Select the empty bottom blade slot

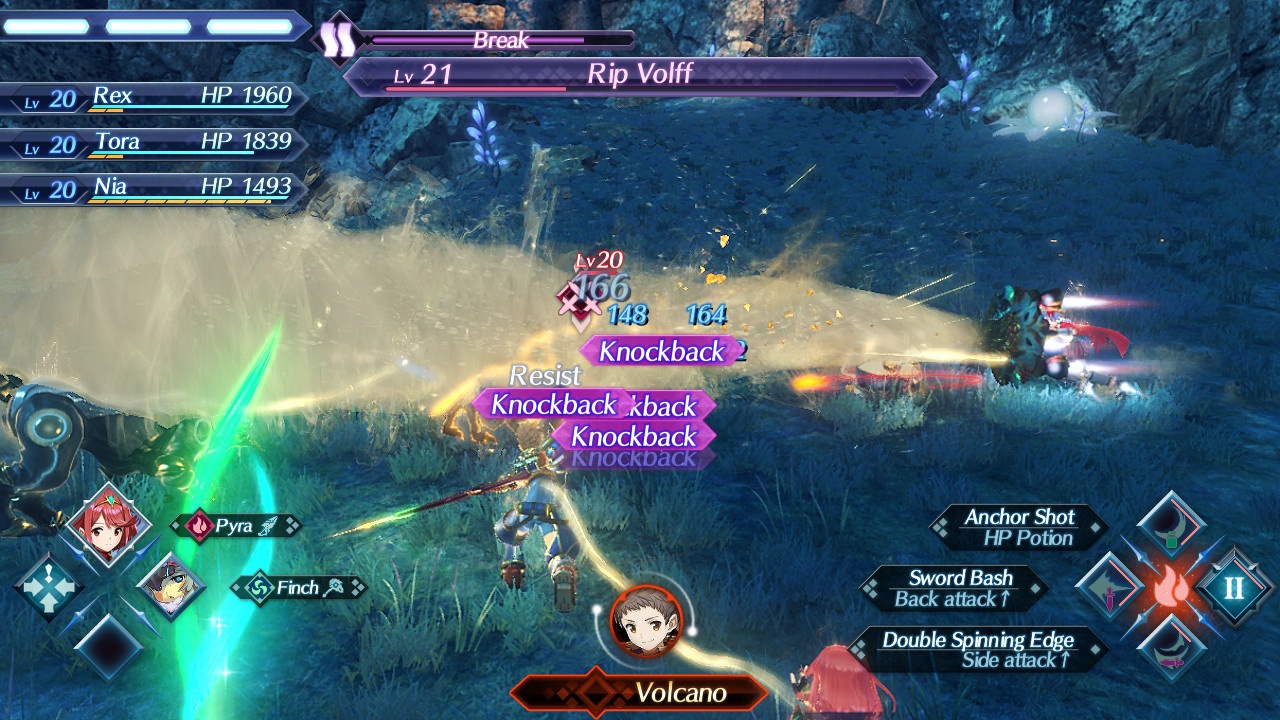(x=109, y=648)
